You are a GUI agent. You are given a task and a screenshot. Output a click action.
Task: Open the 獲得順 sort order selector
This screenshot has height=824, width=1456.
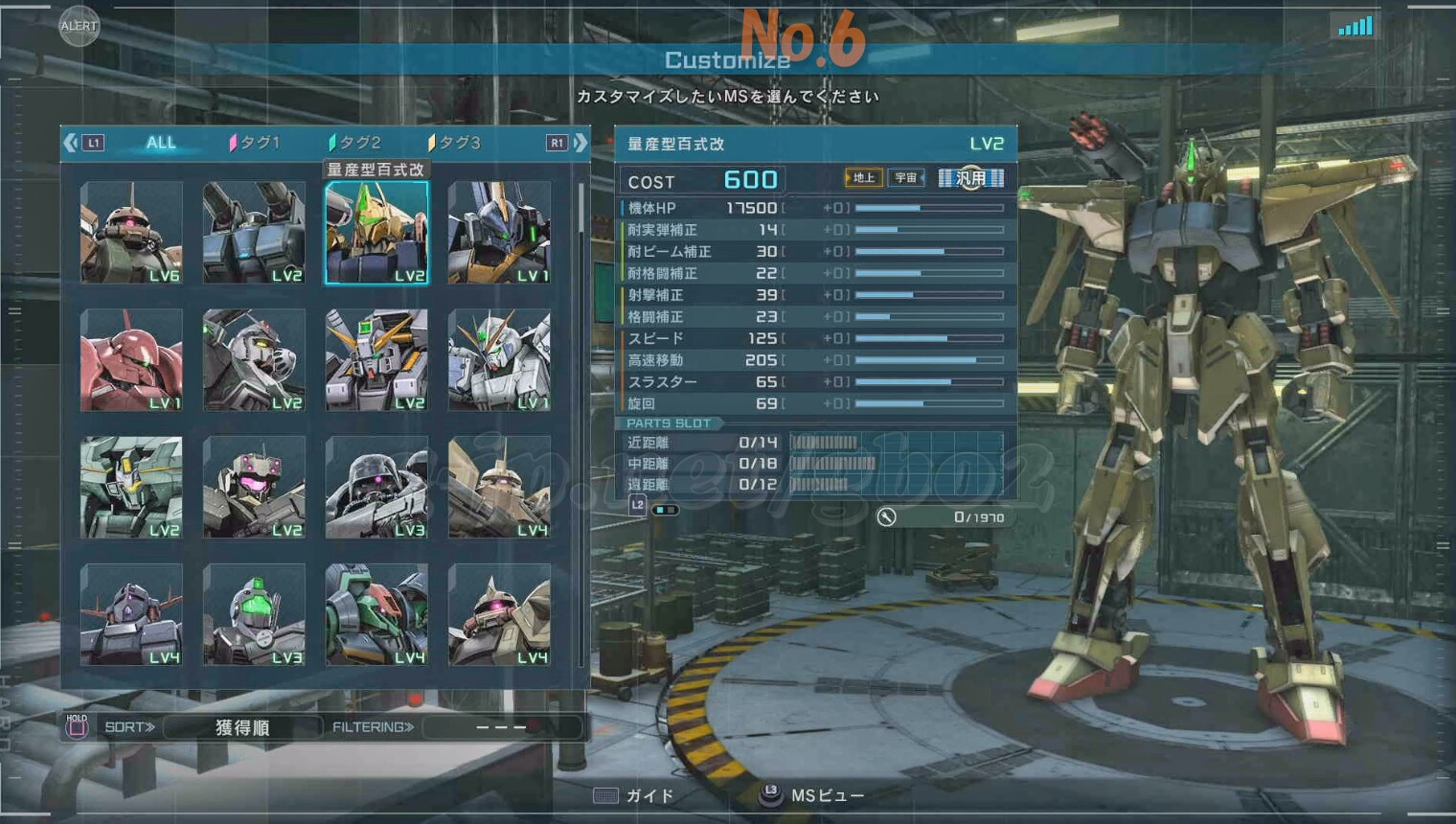tap(241, 727)
